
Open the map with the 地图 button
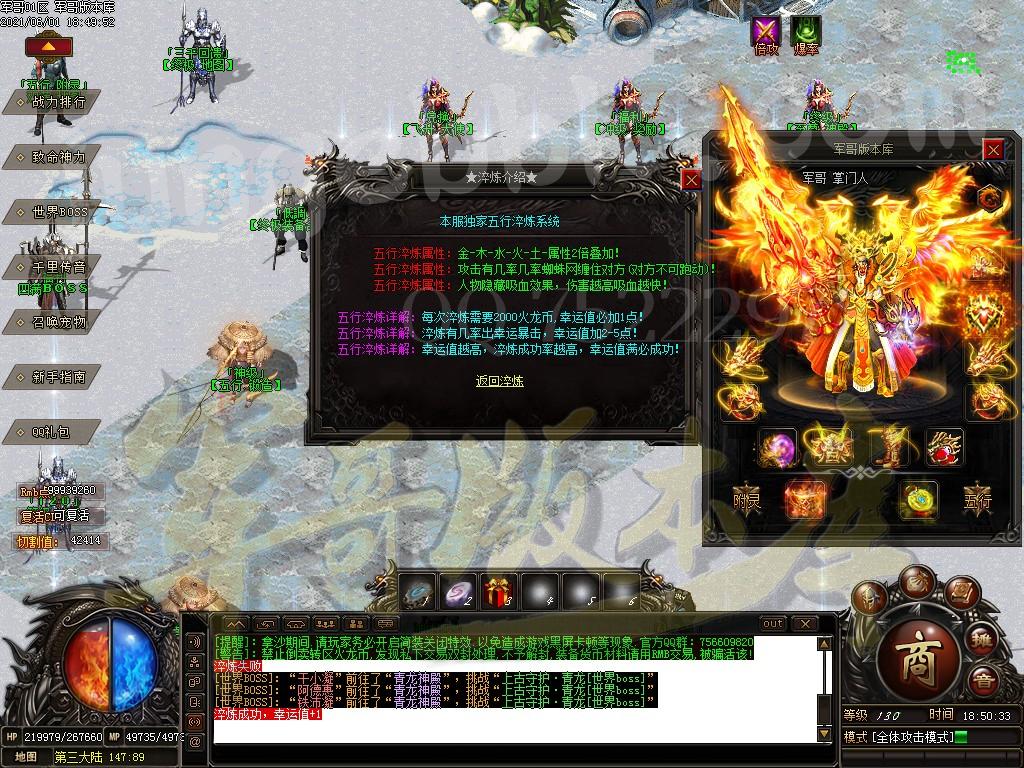coord(26,757)
